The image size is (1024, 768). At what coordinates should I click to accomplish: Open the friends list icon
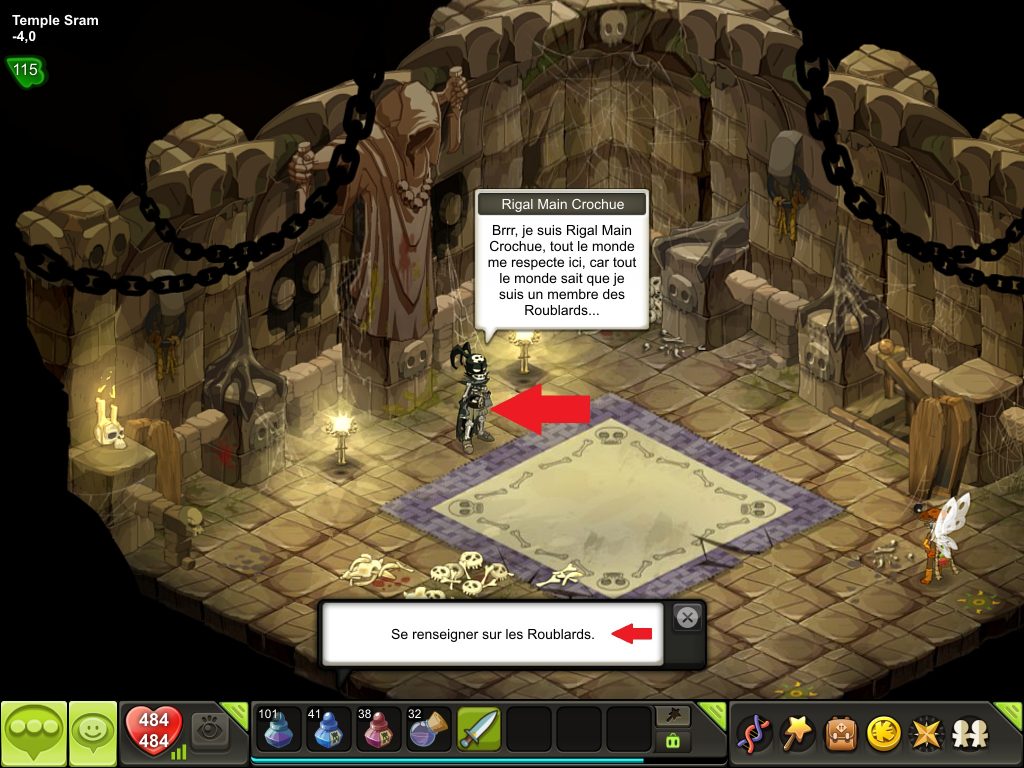pyautogui.click(x=968, y=735)
